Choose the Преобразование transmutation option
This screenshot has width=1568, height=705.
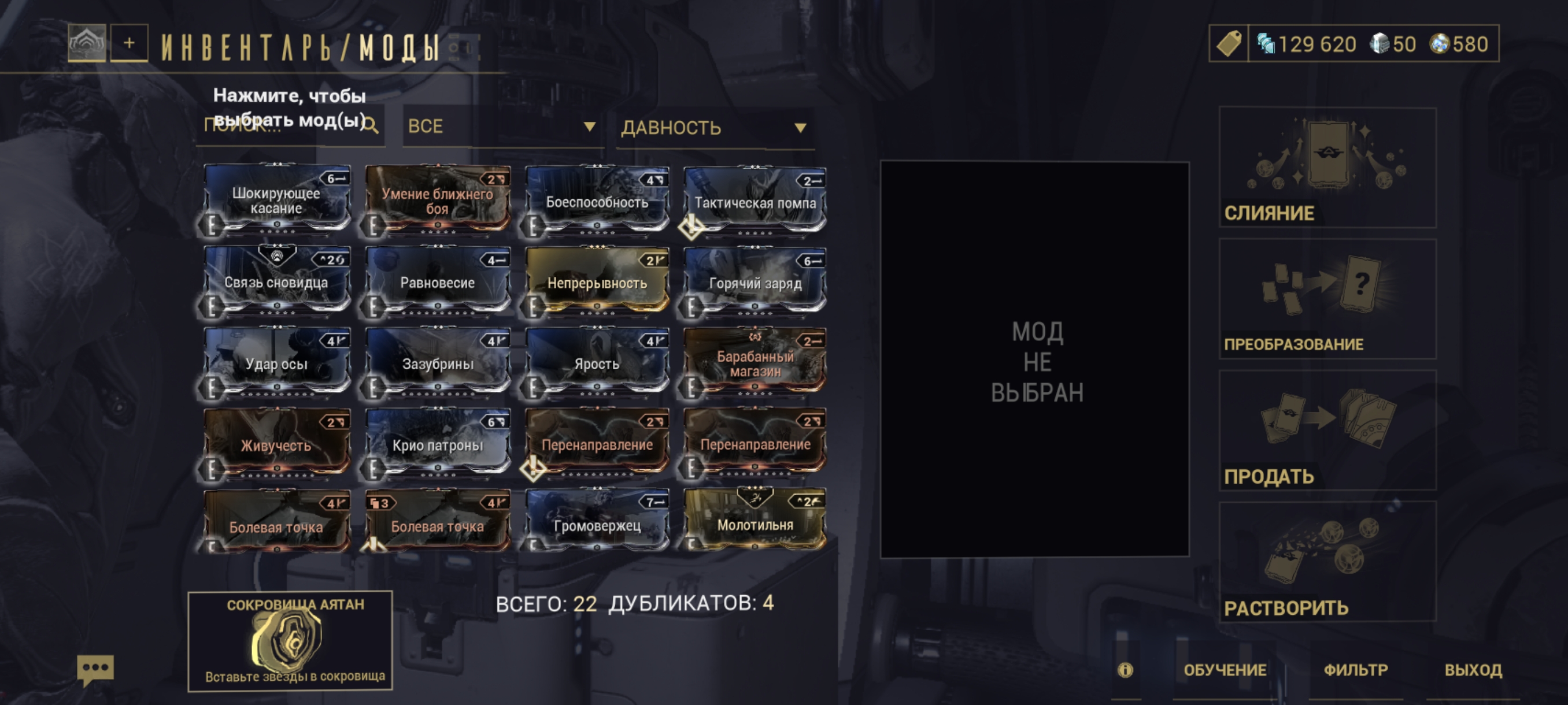point(1327,299)
